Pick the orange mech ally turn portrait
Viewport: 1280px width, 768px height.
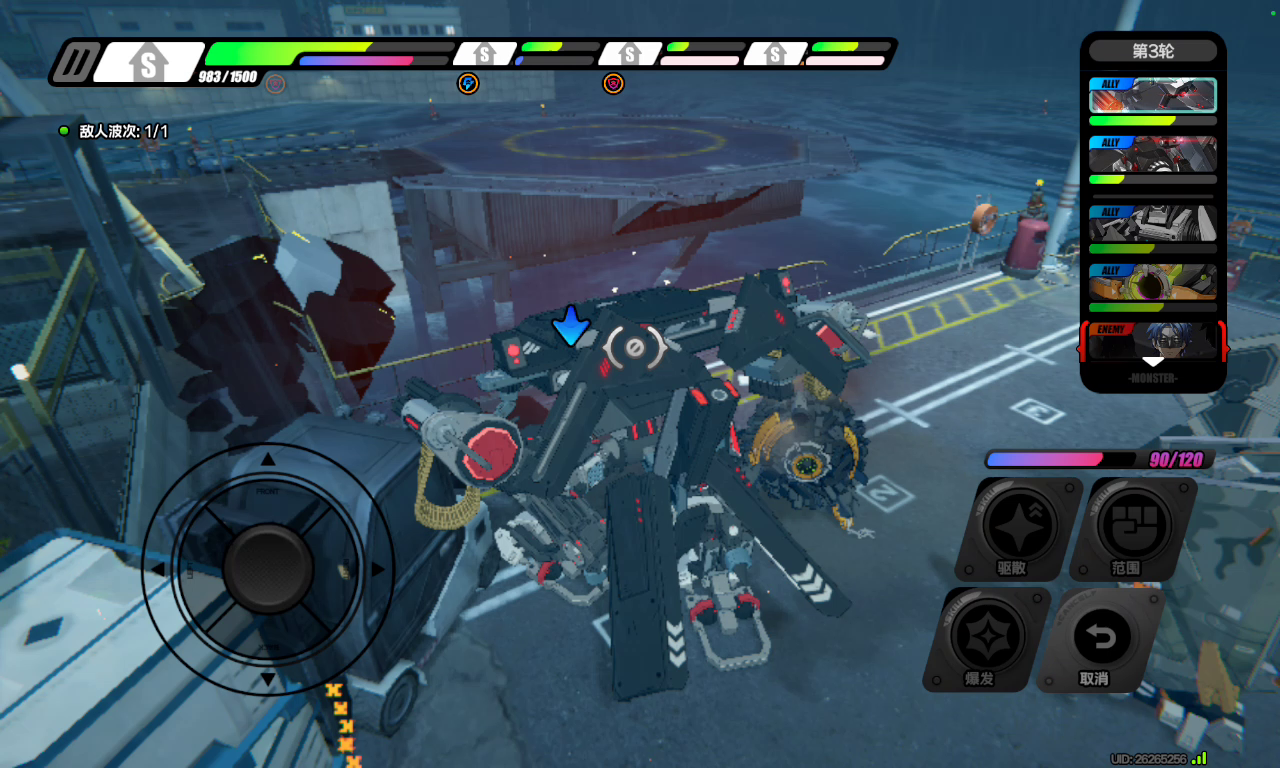[x=1152, y=281]
